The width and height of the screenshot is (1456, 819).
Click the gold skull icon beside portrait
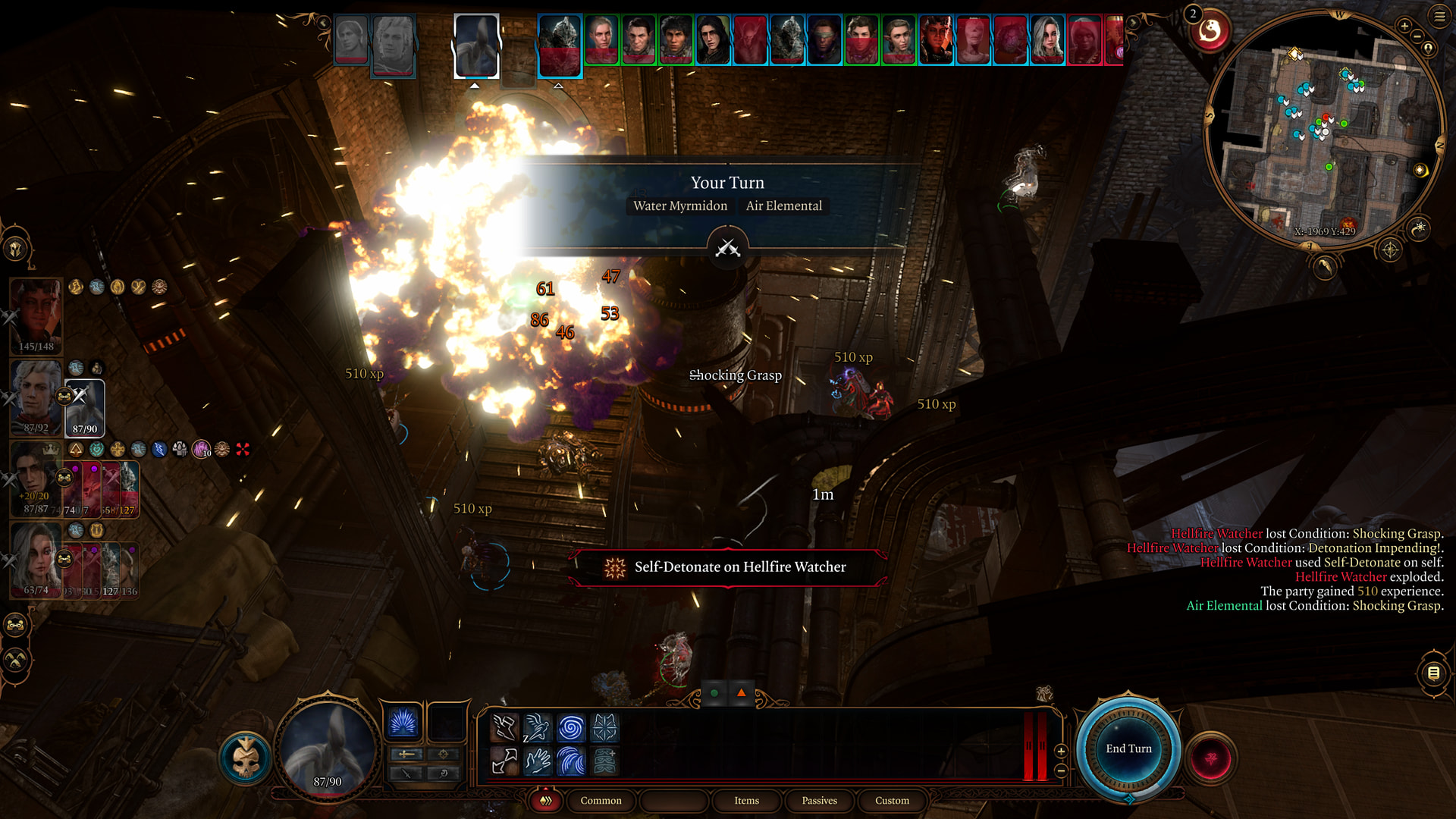(x=246, y=758)
